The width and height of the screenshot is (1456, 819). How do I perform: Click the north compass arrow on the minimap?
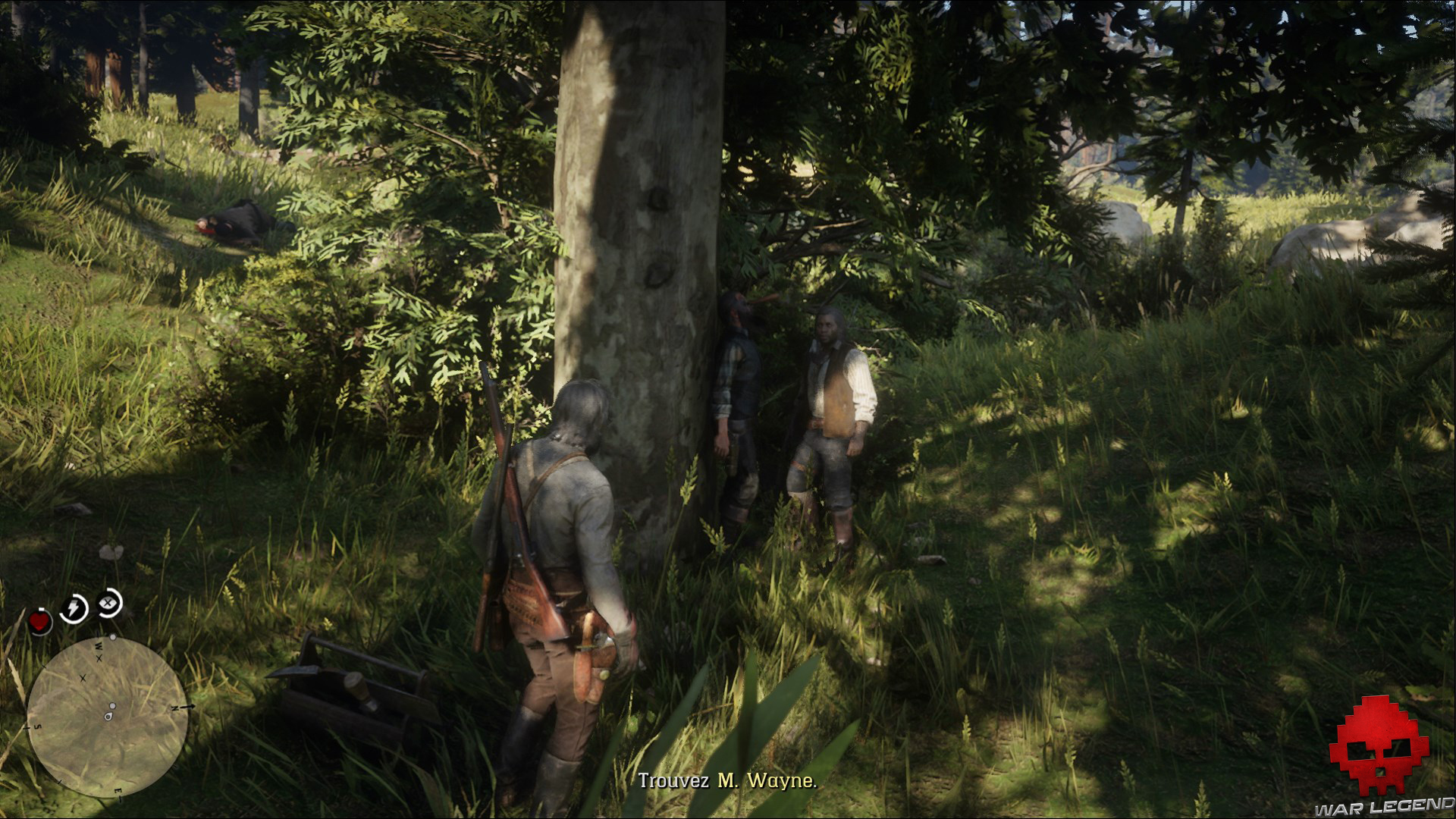(187, 707)
